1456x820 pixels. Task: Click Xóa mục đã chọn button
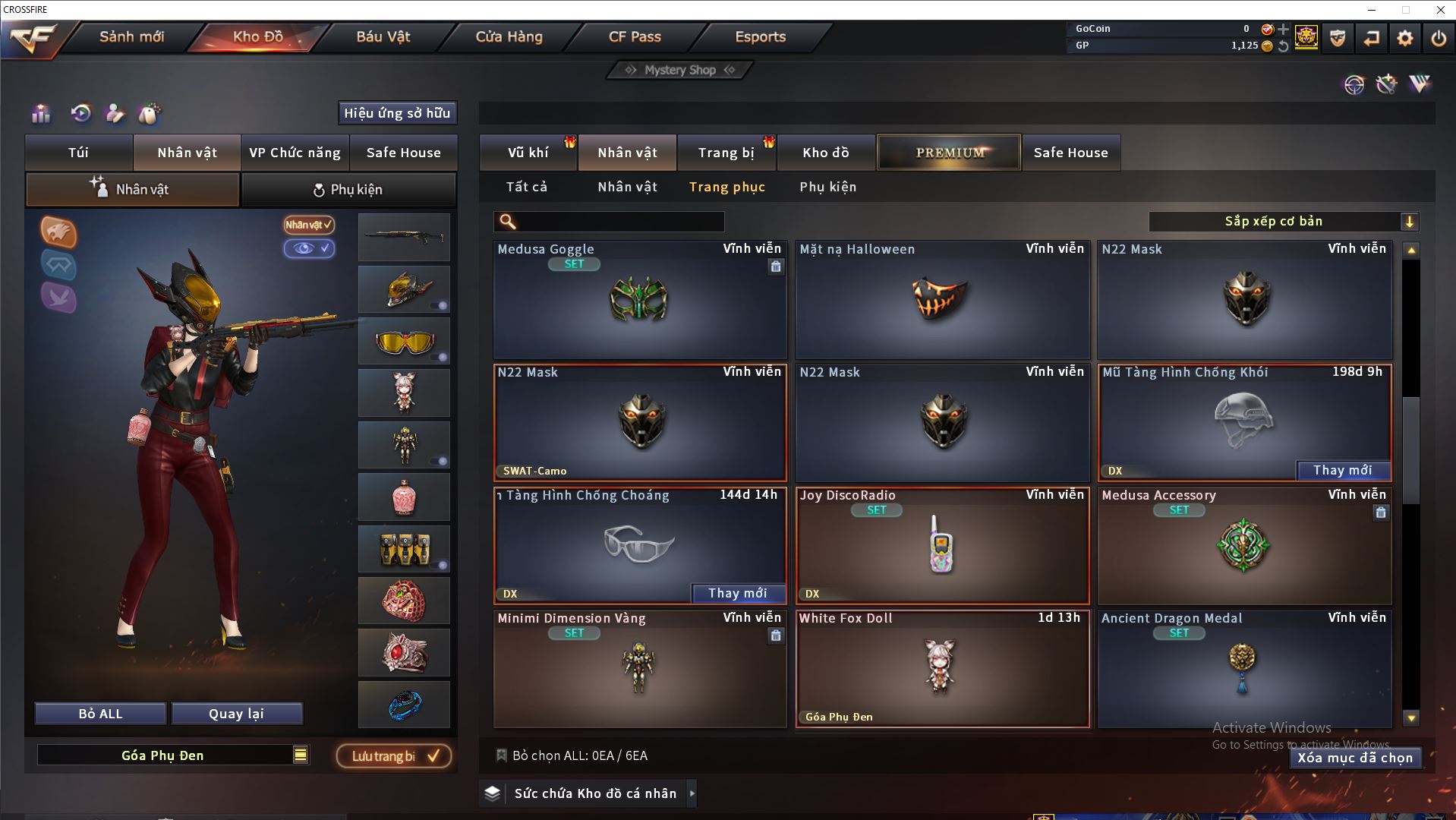1354,758
